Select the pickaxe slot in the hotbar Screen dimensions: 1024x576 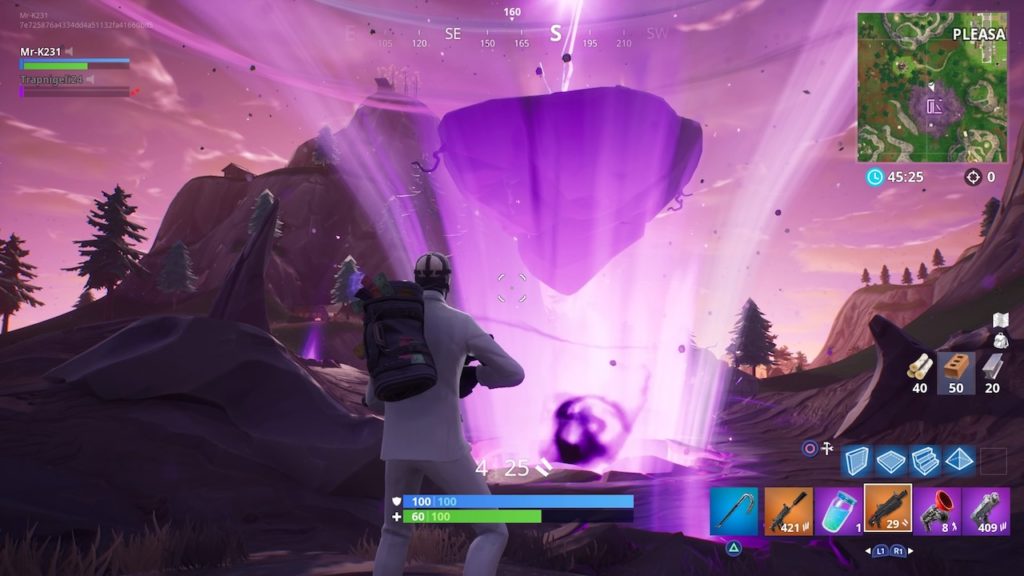pos(735,511)
